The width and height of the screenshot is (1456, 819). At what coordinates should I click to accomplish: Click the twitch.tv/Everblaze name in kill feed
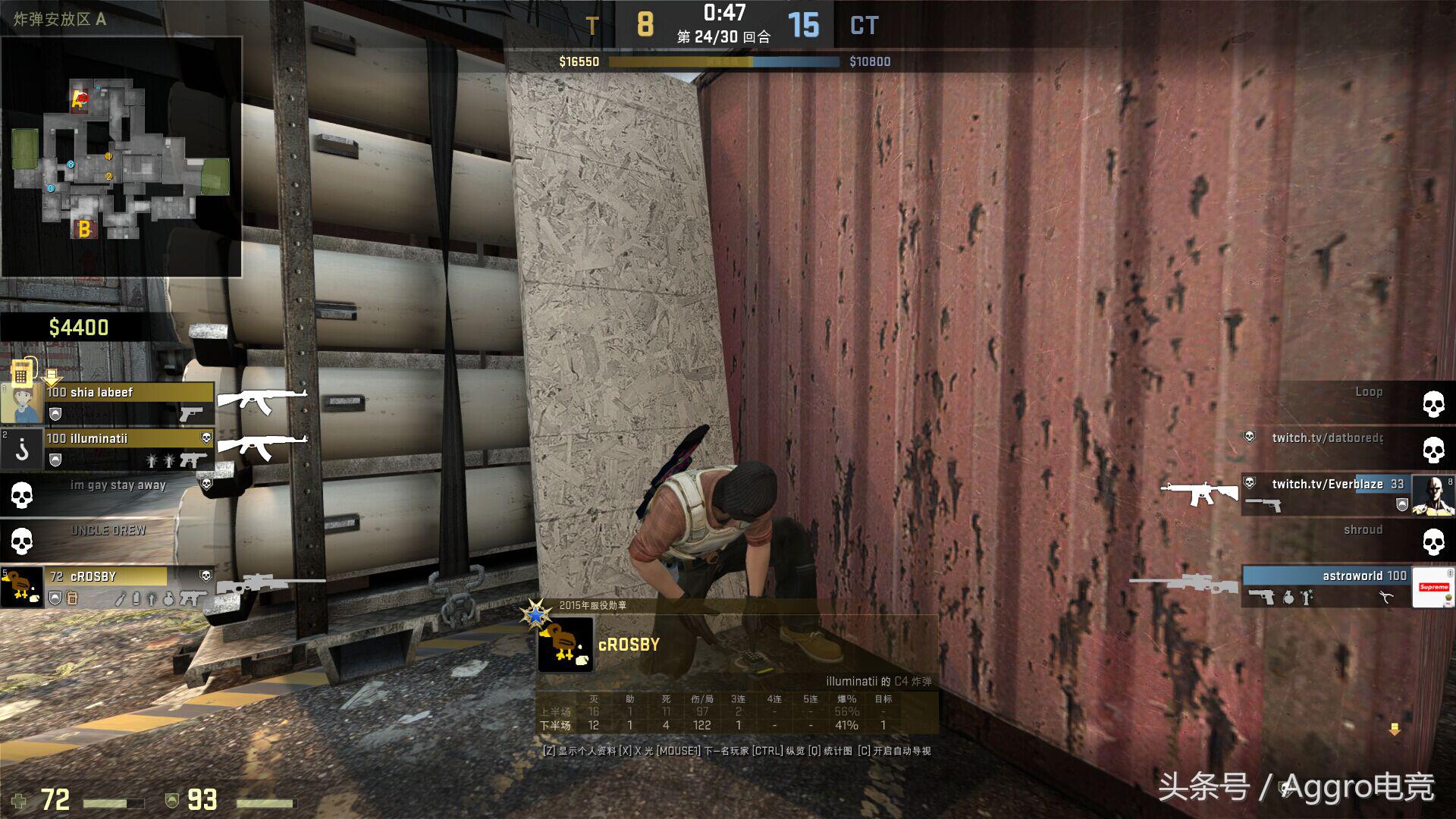point(1326,484)
